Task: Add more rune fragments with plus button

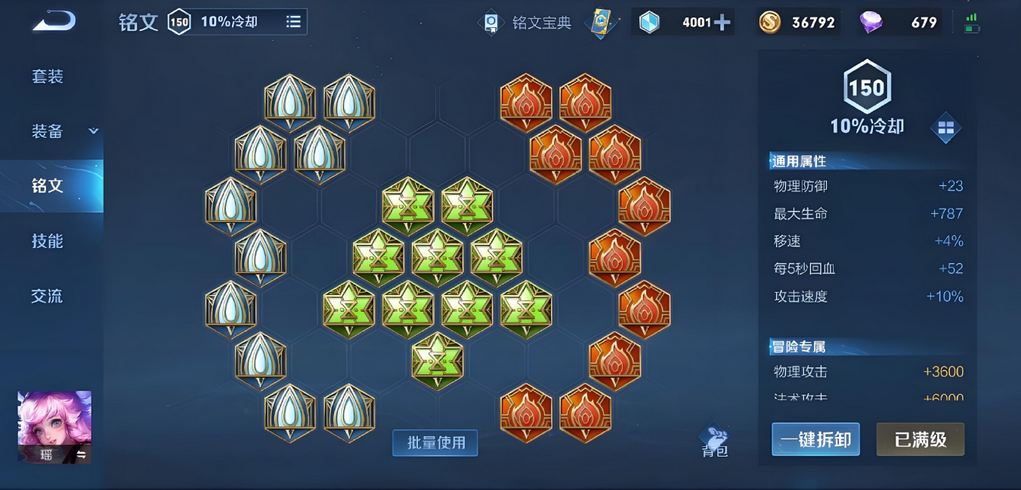Action: (721, 22)
